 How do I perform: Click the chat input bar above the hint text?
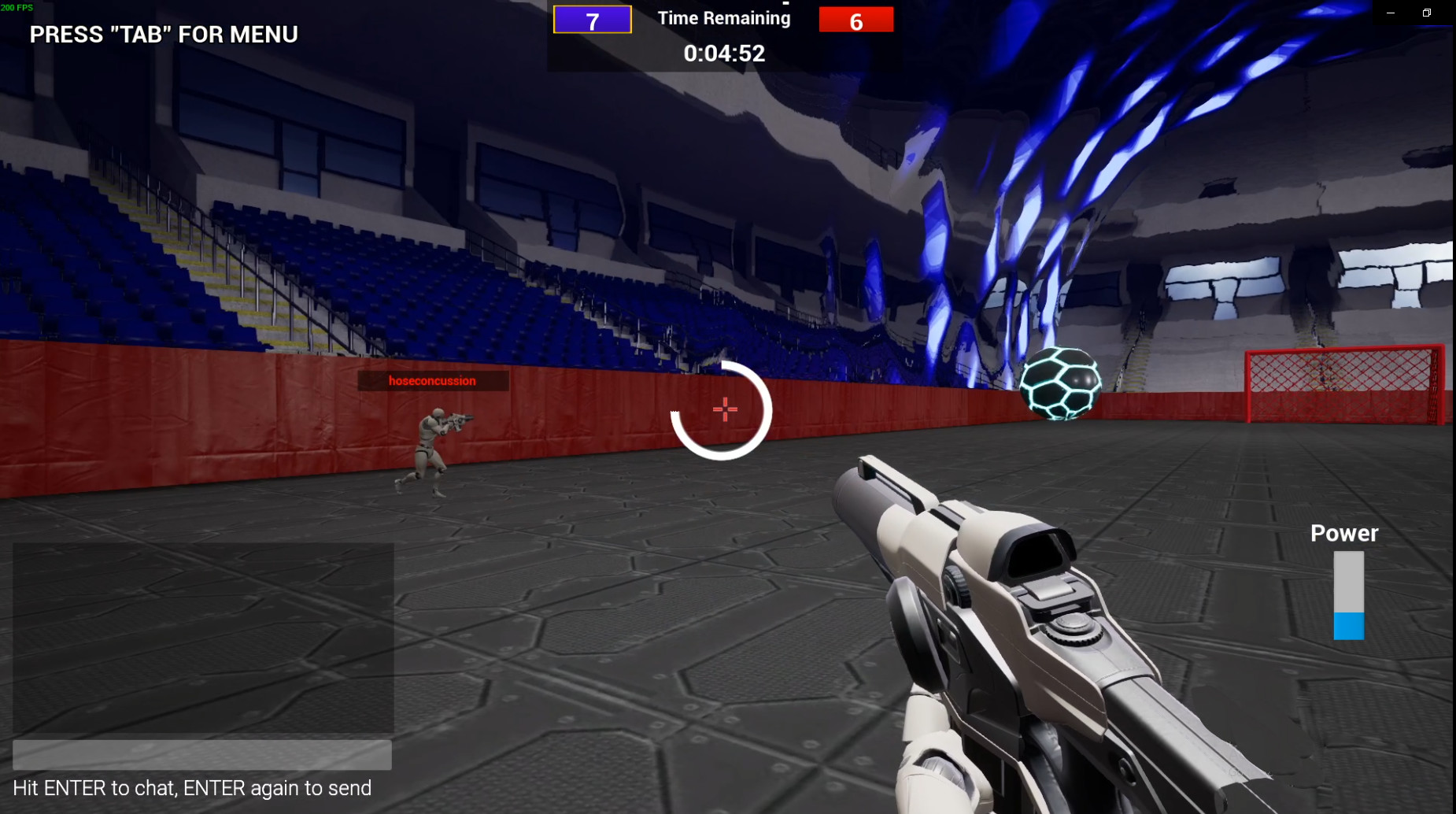pos(201,756)
